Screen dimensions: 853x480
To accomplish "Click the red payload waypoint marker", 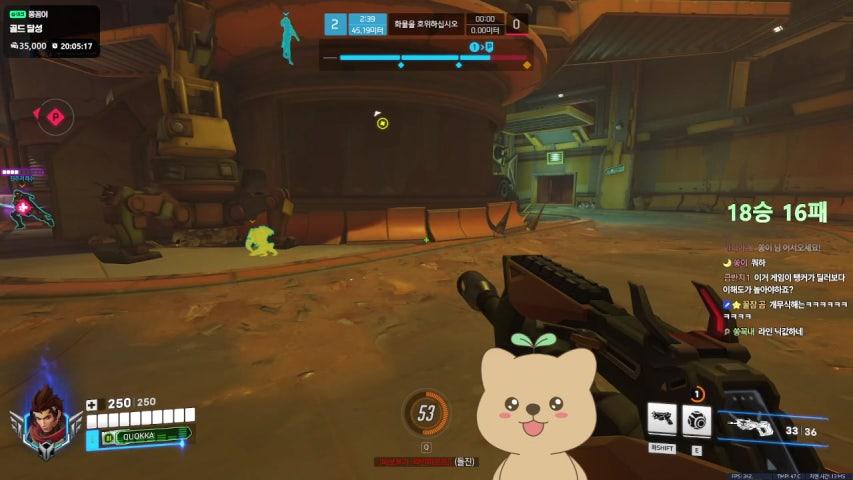I will [x=56, y=117].
